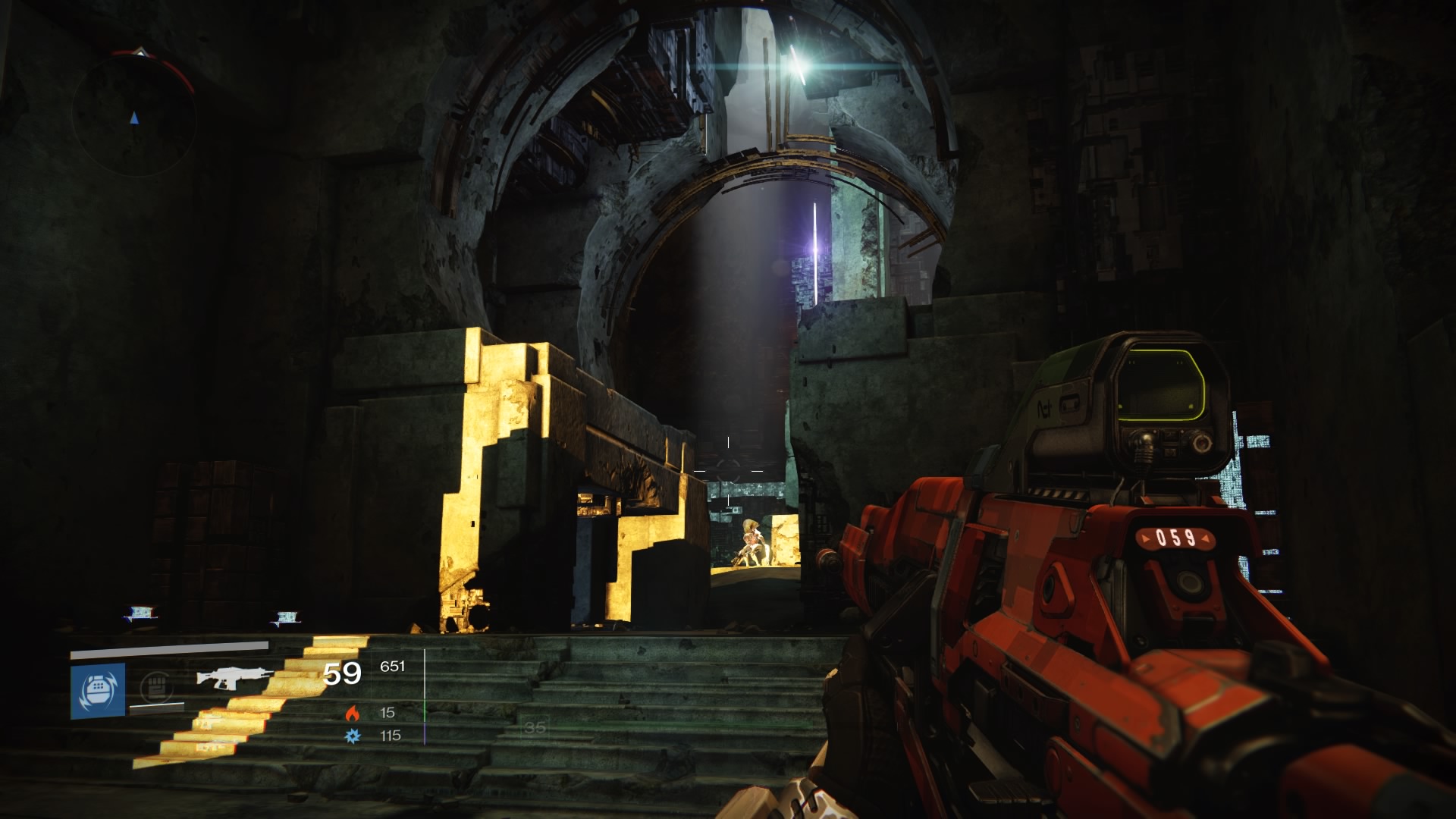Click the equipped machine gun weapon icon
This screenshot has height=819, width=1456.
pos(234,677)
